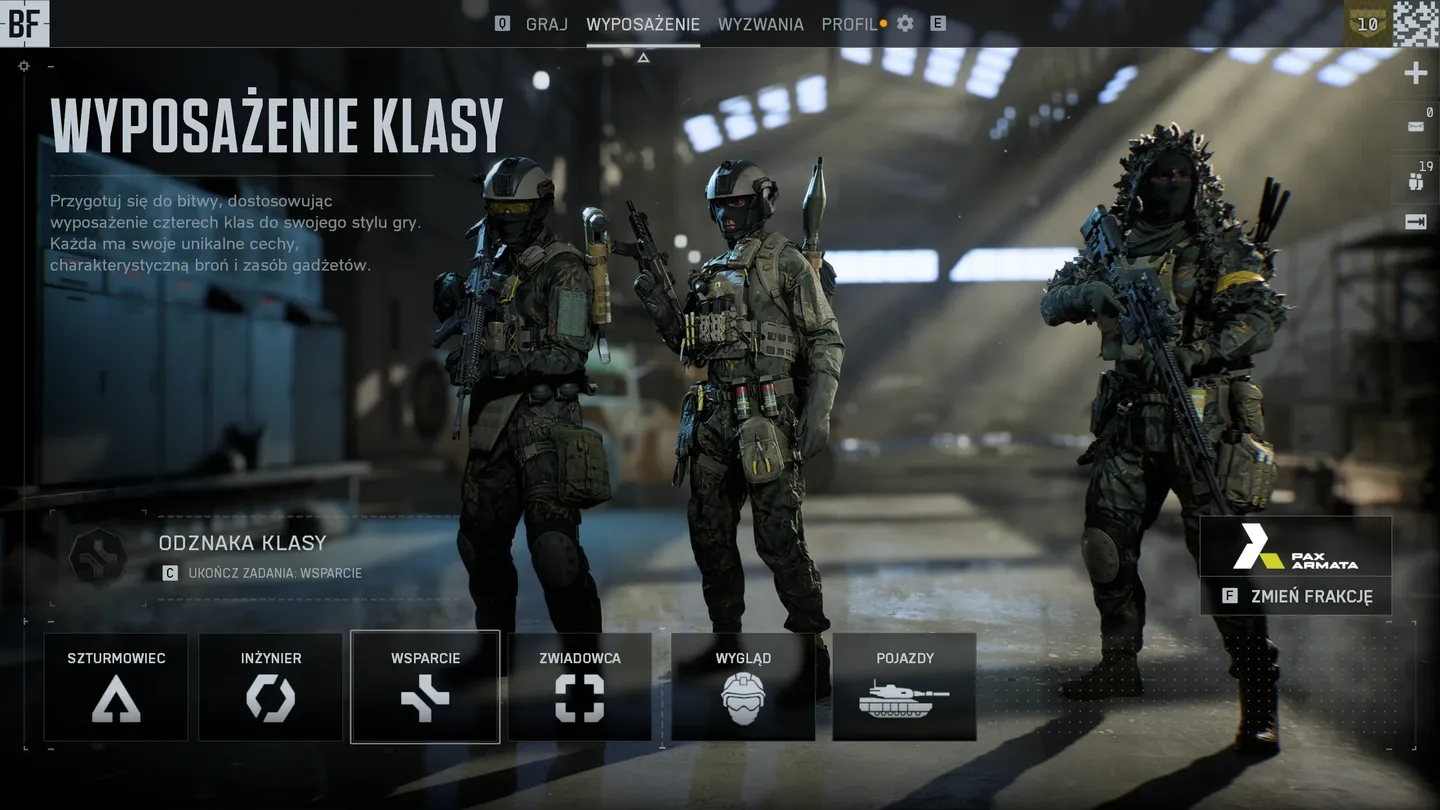This screenshot has width=1440, height=810.
Task: Switch to the GRAJ menu
Action: [545, 24]
